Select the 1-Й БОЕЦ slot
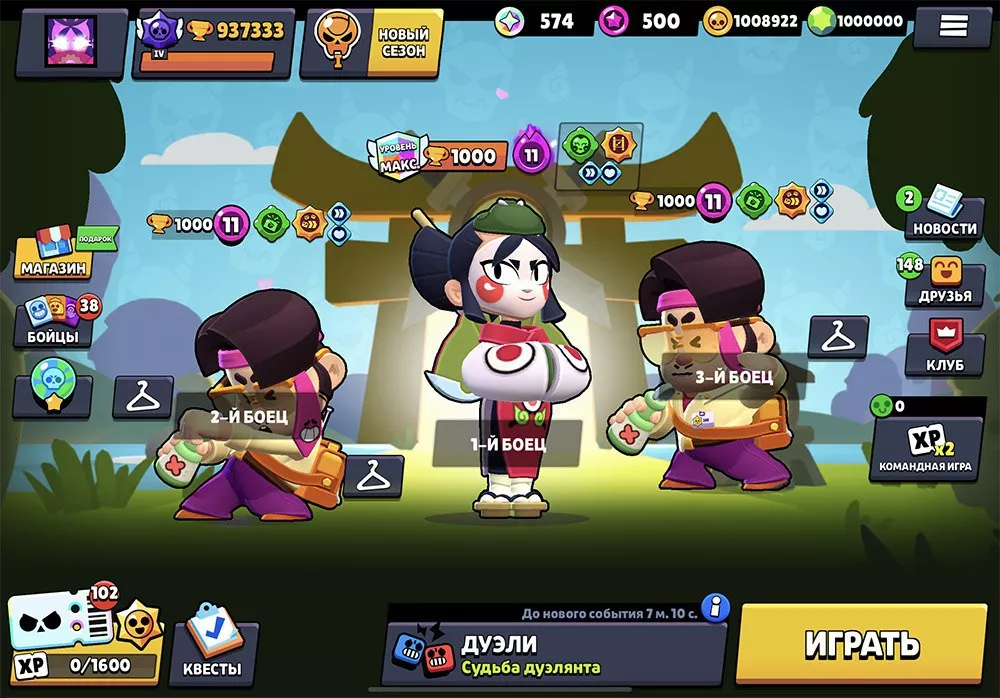The image size is (1000, 698). pyautogui.click(x=508, y=442)
